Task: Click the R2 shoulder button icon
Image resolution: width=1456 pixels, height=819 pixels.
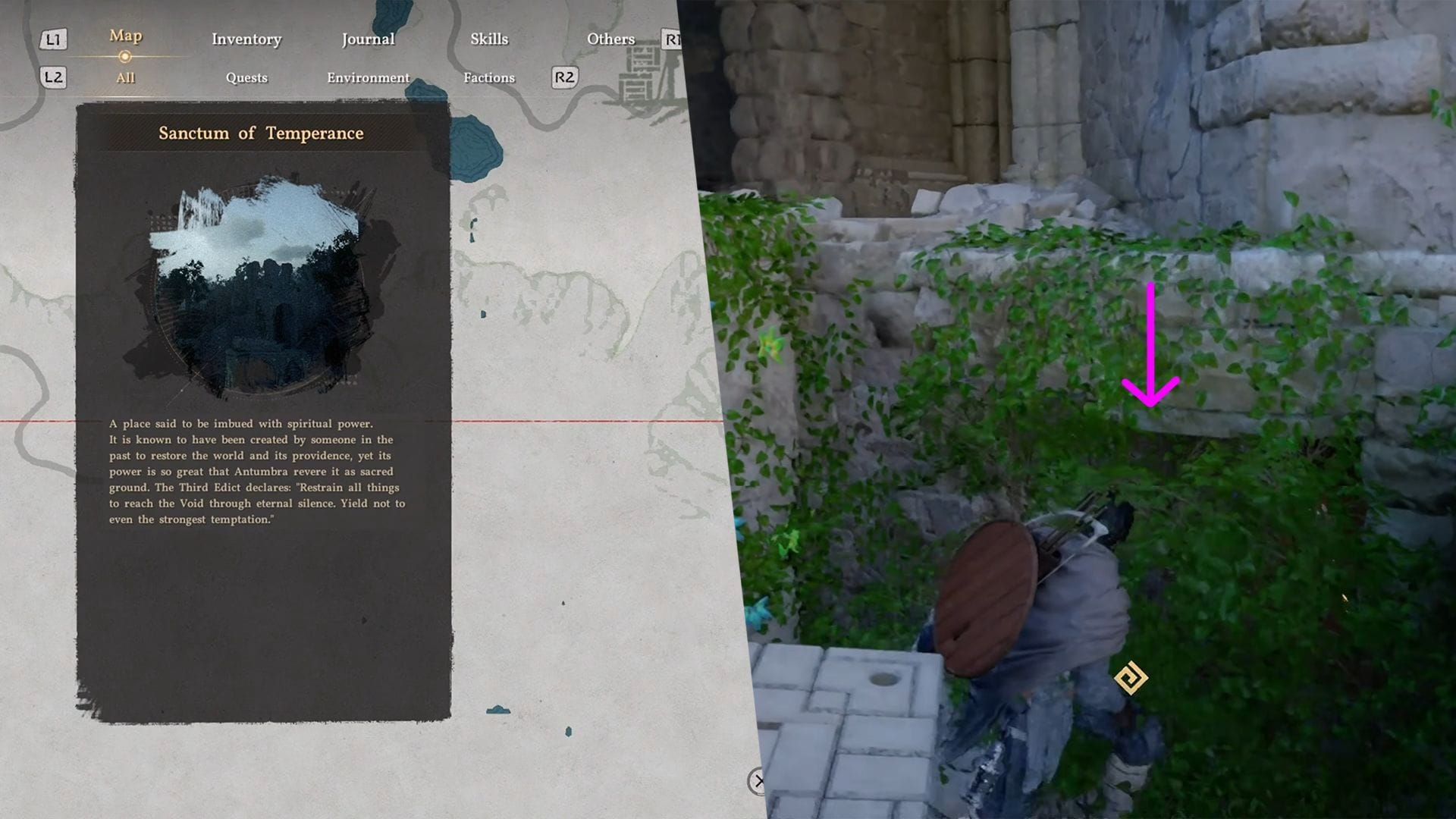Action: pyautogui.click(x=564, y=77)
